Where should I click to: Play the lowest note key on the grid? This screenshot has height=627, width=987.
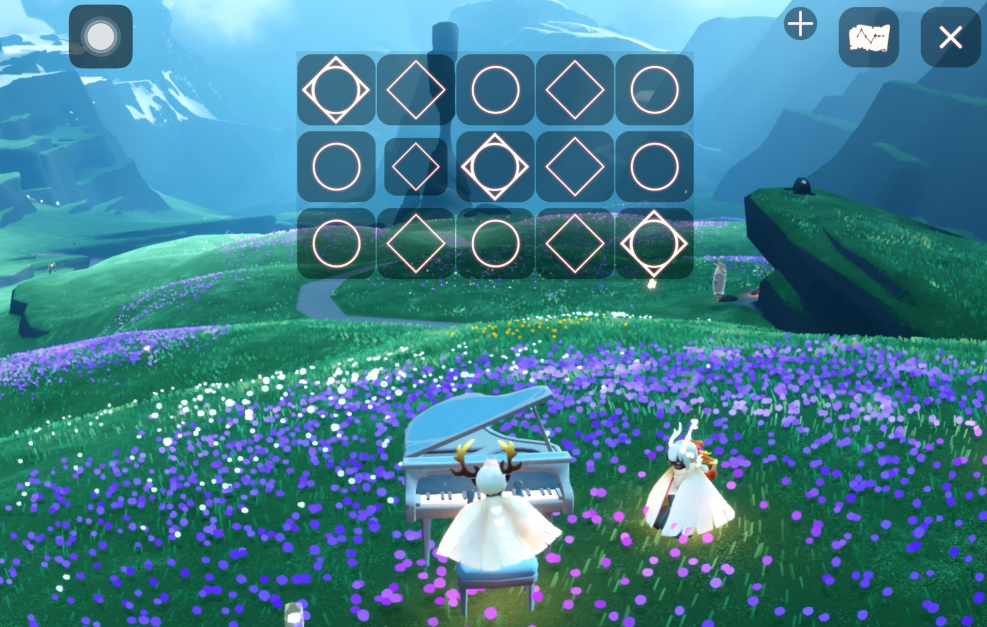click(x=336, y=89)
